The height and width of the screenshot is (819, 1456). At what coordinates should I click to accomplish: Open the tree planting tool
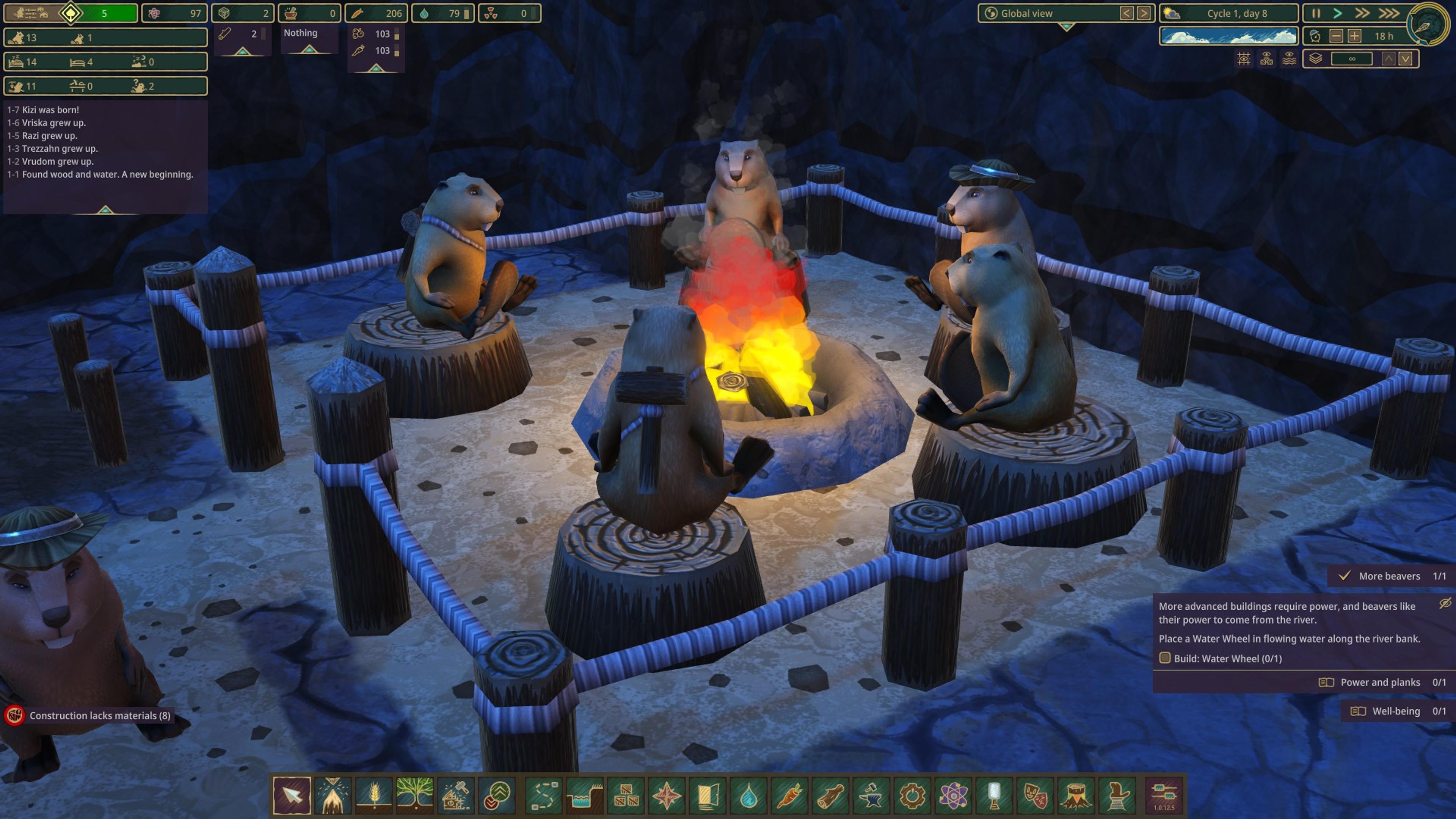pyautogui.click(x=415, y=794)
